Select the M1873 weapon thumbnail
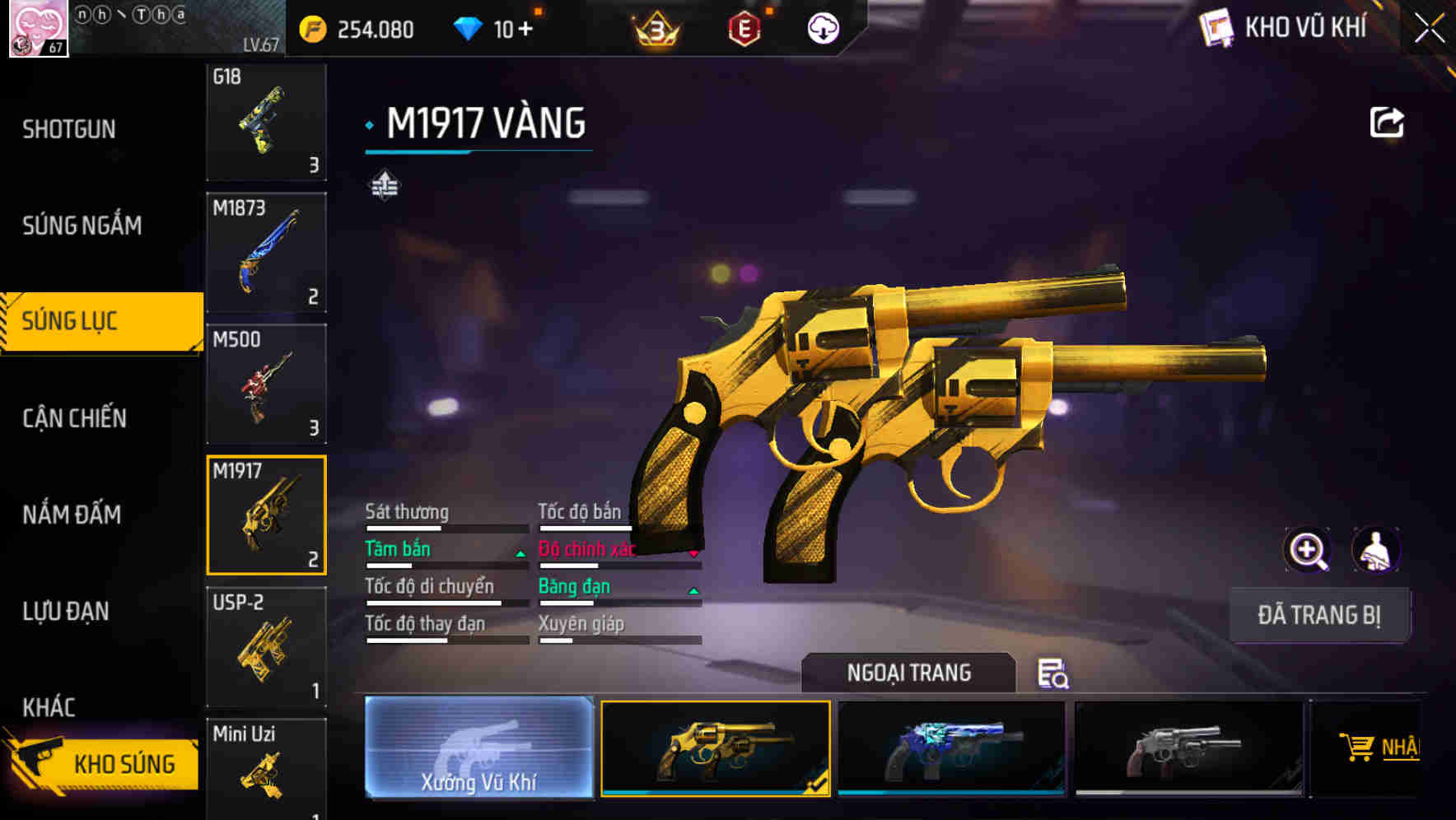Screen dimensions: 1456x820 pos(266,252)
